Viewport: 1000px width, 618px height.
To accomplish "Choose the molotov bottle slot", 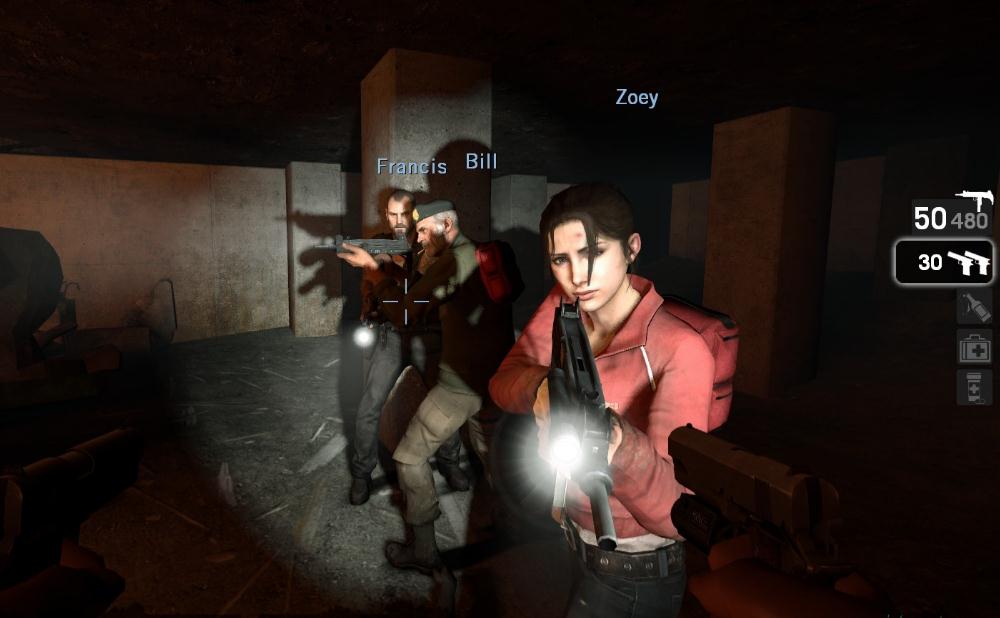I will point(974,305).
